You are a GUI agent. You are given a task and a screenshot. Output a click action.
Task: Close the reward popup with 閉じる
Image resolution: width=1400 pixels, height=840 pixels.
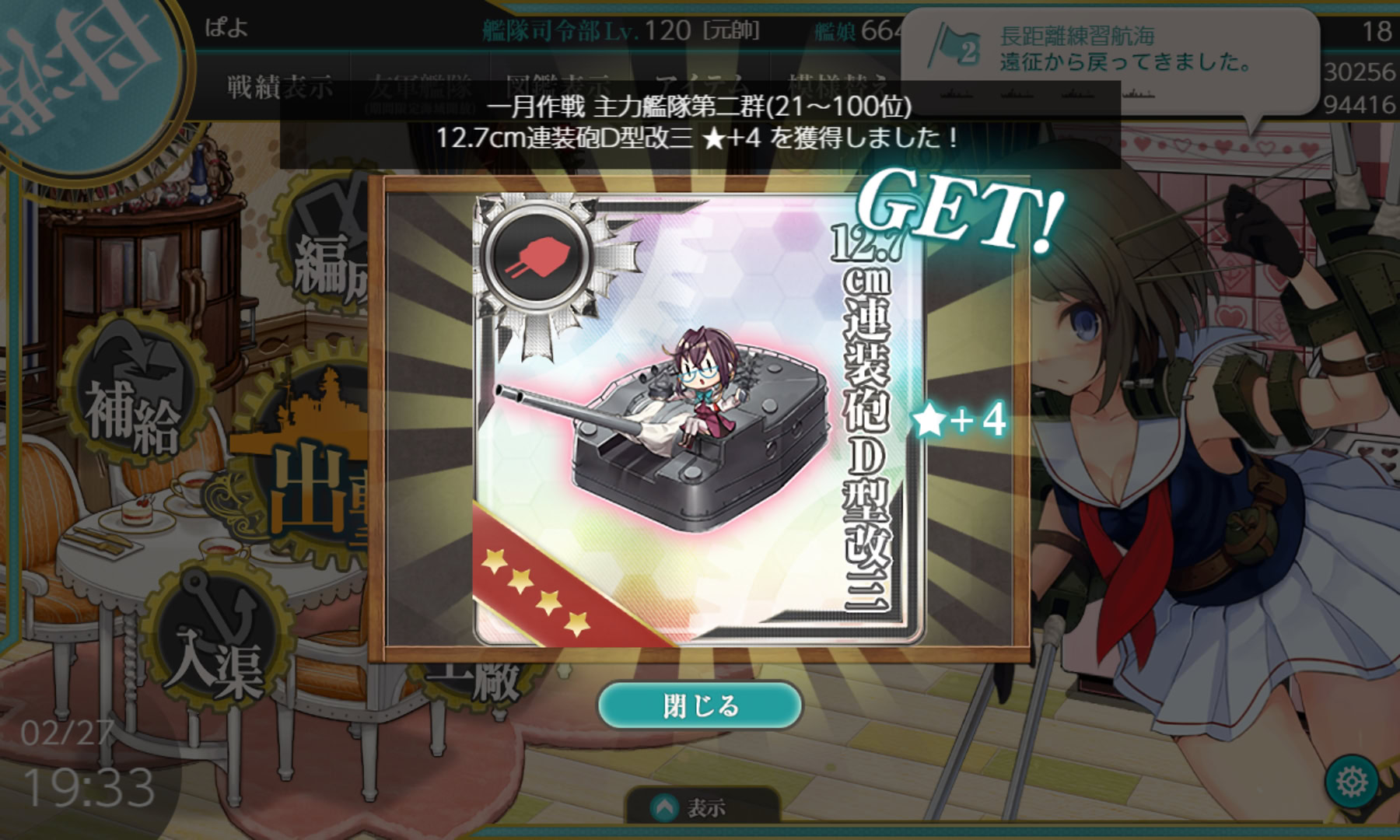click(699, 705)
